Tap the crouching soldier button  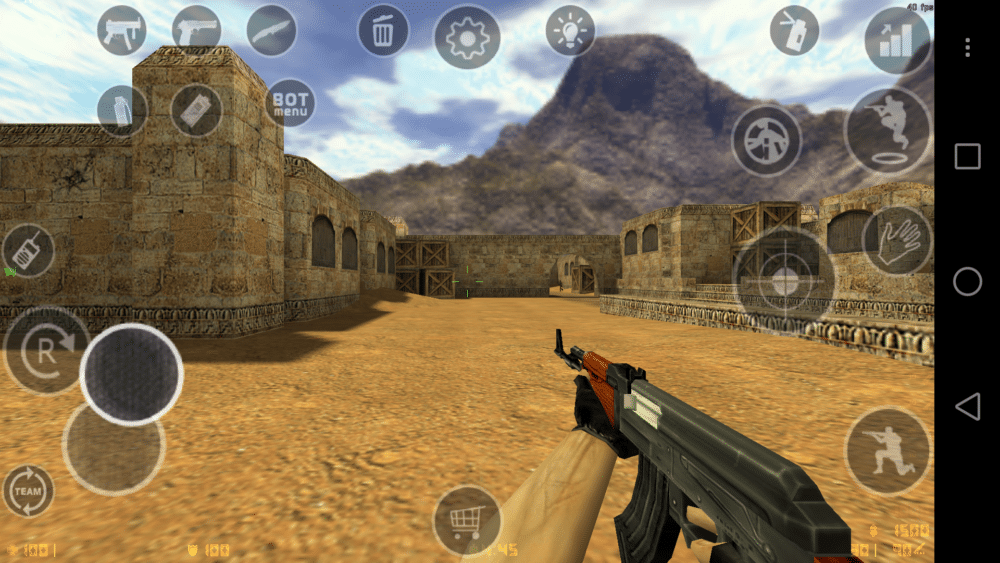887,451
